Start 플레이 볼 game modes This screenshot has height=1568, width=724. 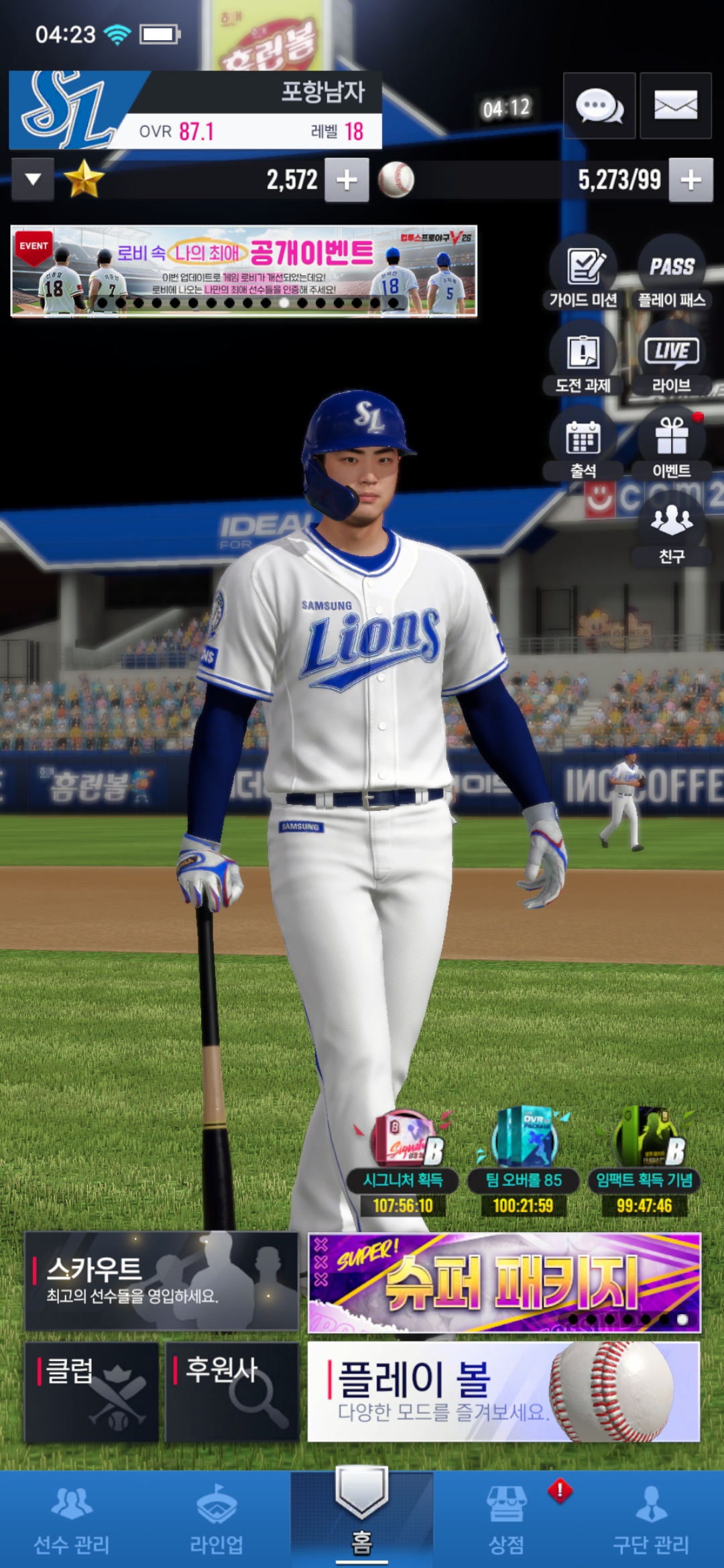[x=504, y=1392]
